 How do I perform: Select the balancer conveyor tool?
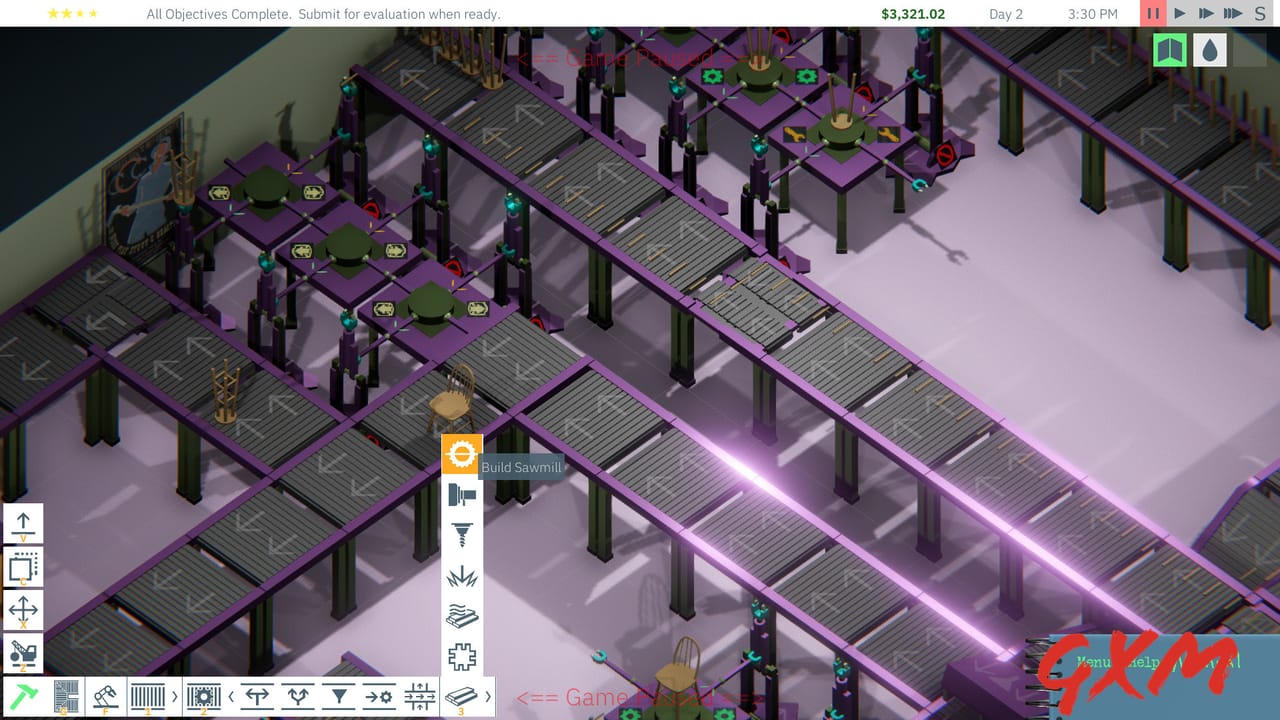point(420,695)
